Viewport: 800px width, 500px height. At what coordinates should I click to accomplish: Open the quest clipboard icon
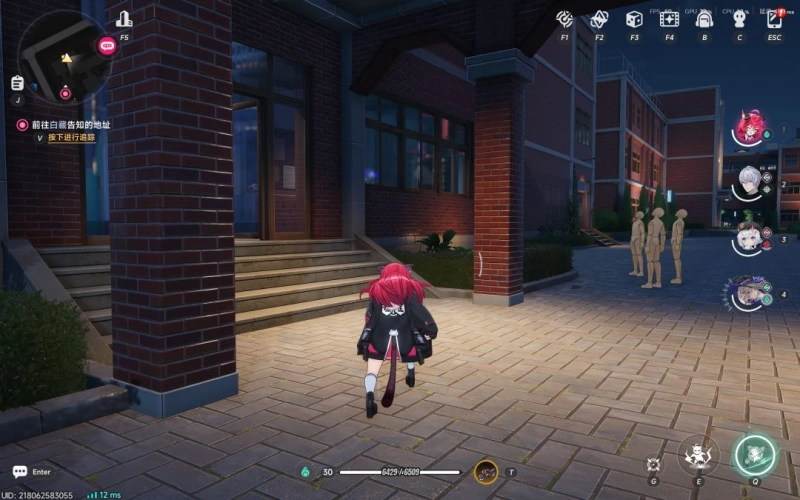(17, 83)
